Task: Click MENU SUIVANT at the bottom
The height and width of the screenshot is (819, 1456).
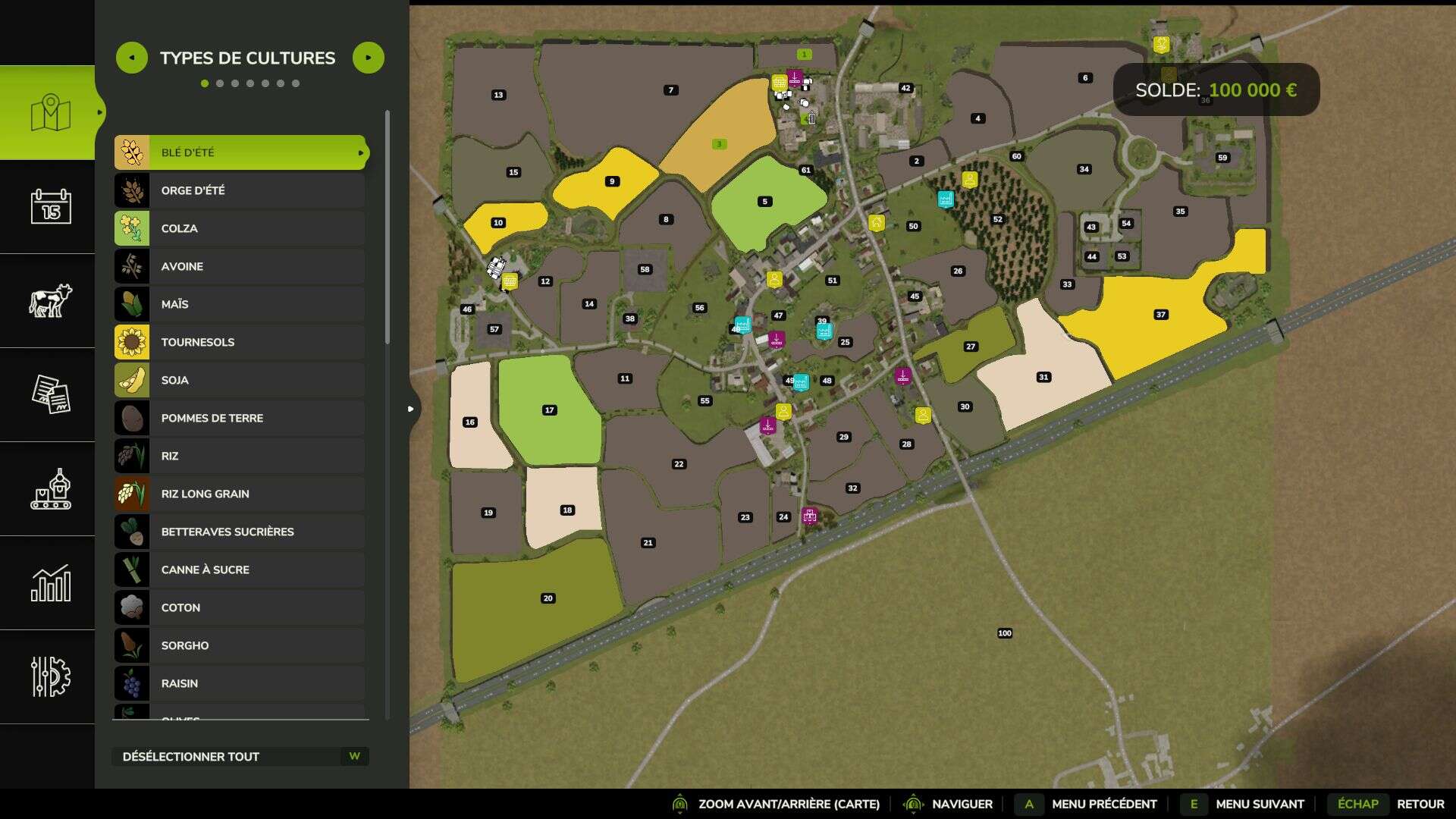Action: pos(1259,804)
